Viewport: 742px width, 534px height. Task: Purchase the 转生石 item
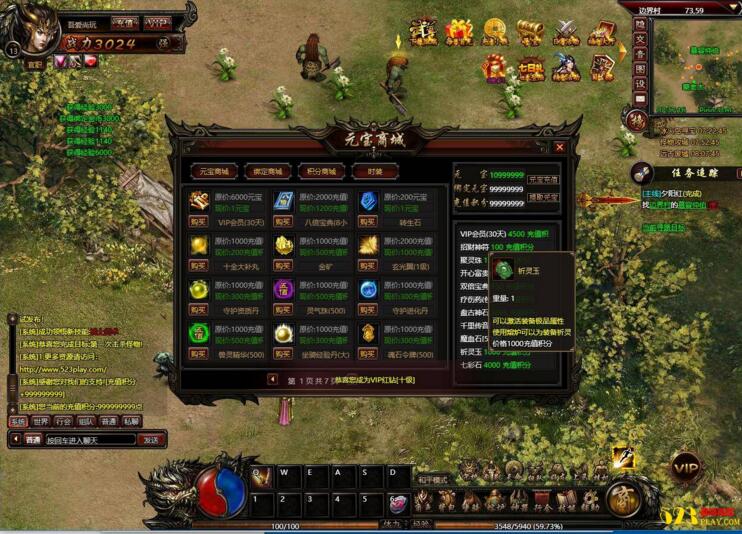tap(370, 223)
